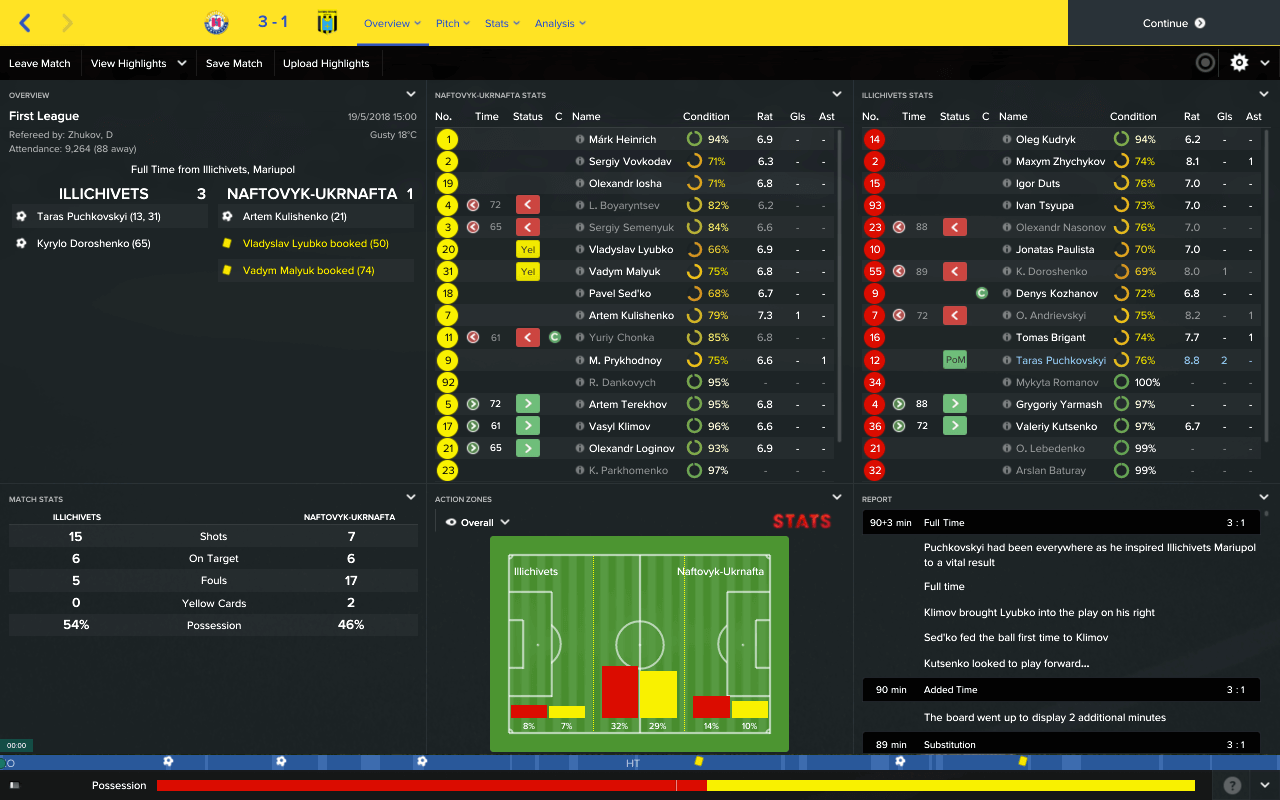Image resolution: width=1280 pixels, height=800 pixels.
Task: Go back with the left arrow
Action: click(25, 23)
